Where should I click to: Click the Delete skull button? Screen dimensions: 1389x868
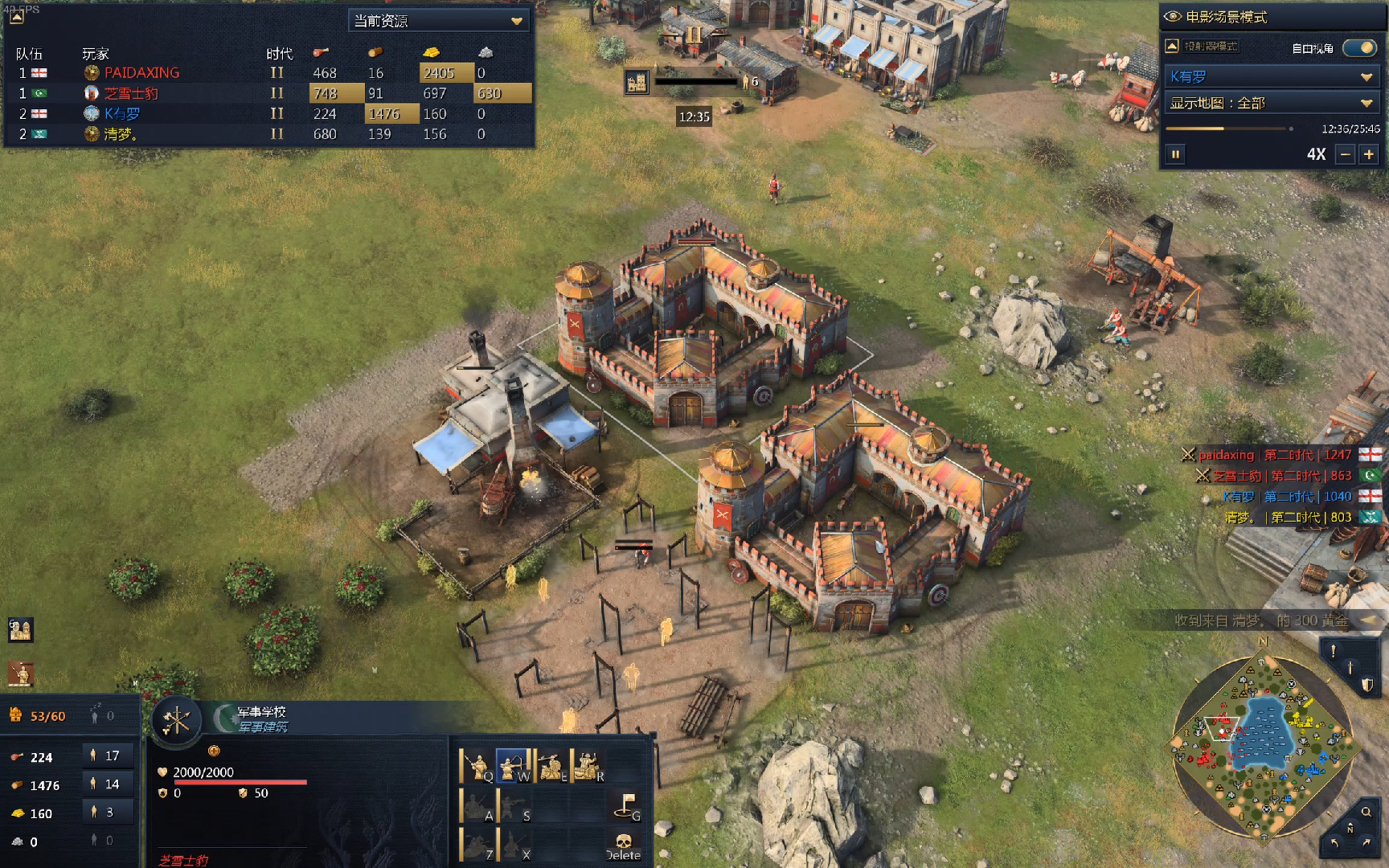(624, 845)
